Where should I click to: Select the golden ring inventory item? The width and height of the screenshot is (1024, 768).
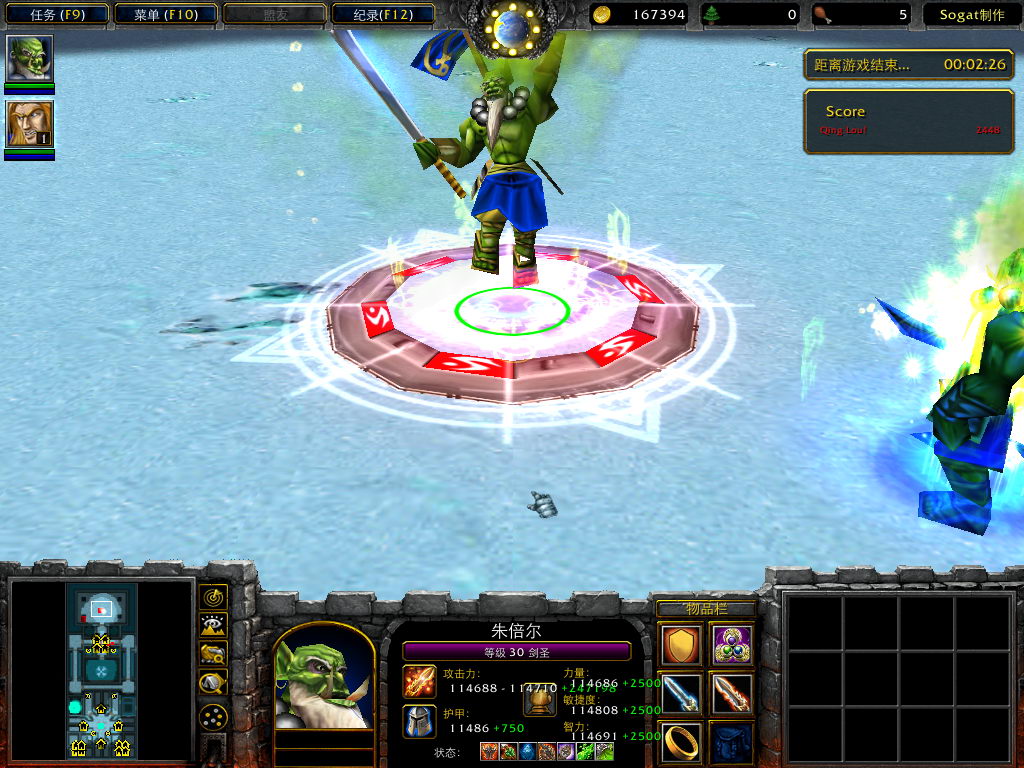[681, 742]
